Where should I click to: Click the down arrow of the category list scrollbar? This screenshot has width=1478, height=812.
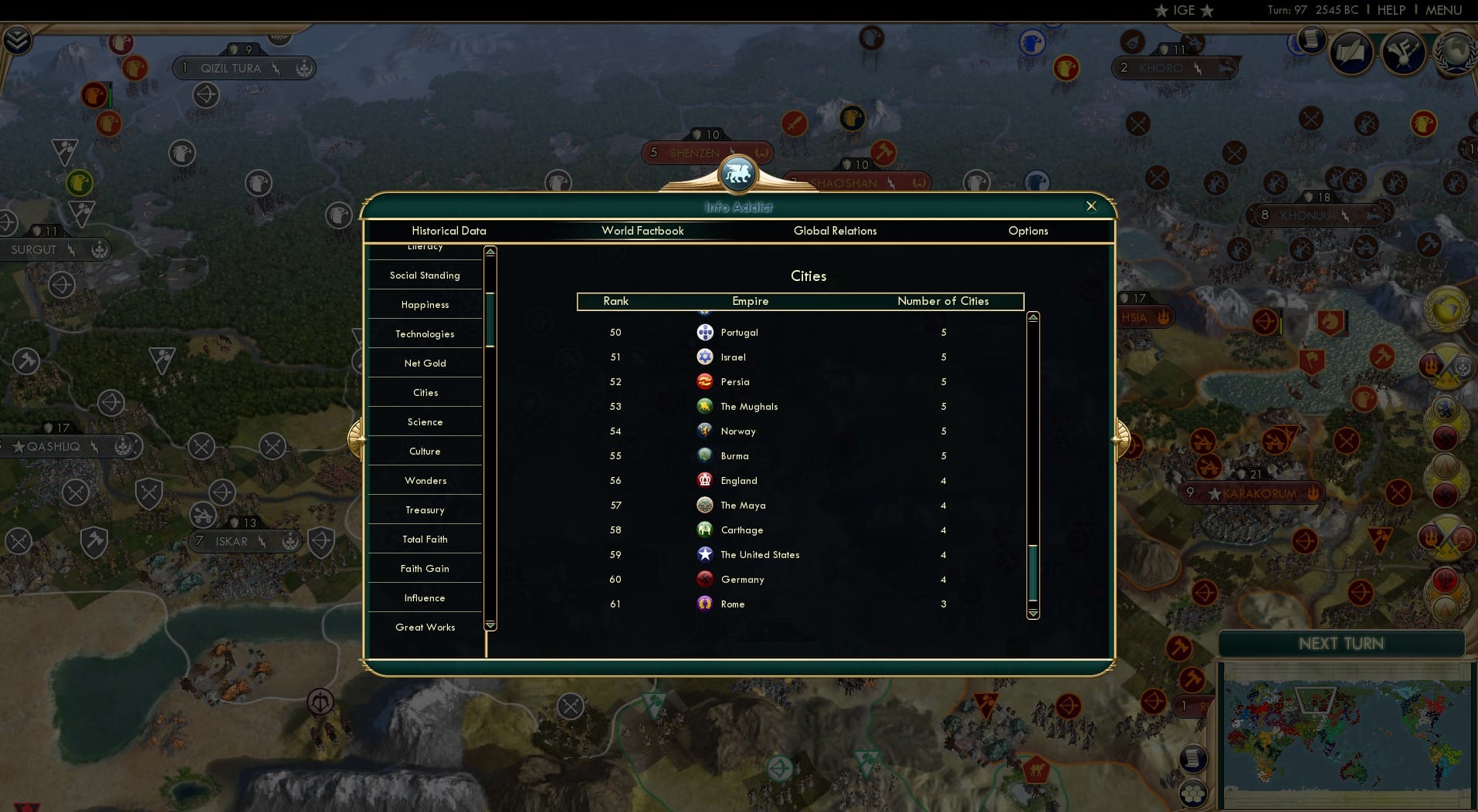point(489,626)
